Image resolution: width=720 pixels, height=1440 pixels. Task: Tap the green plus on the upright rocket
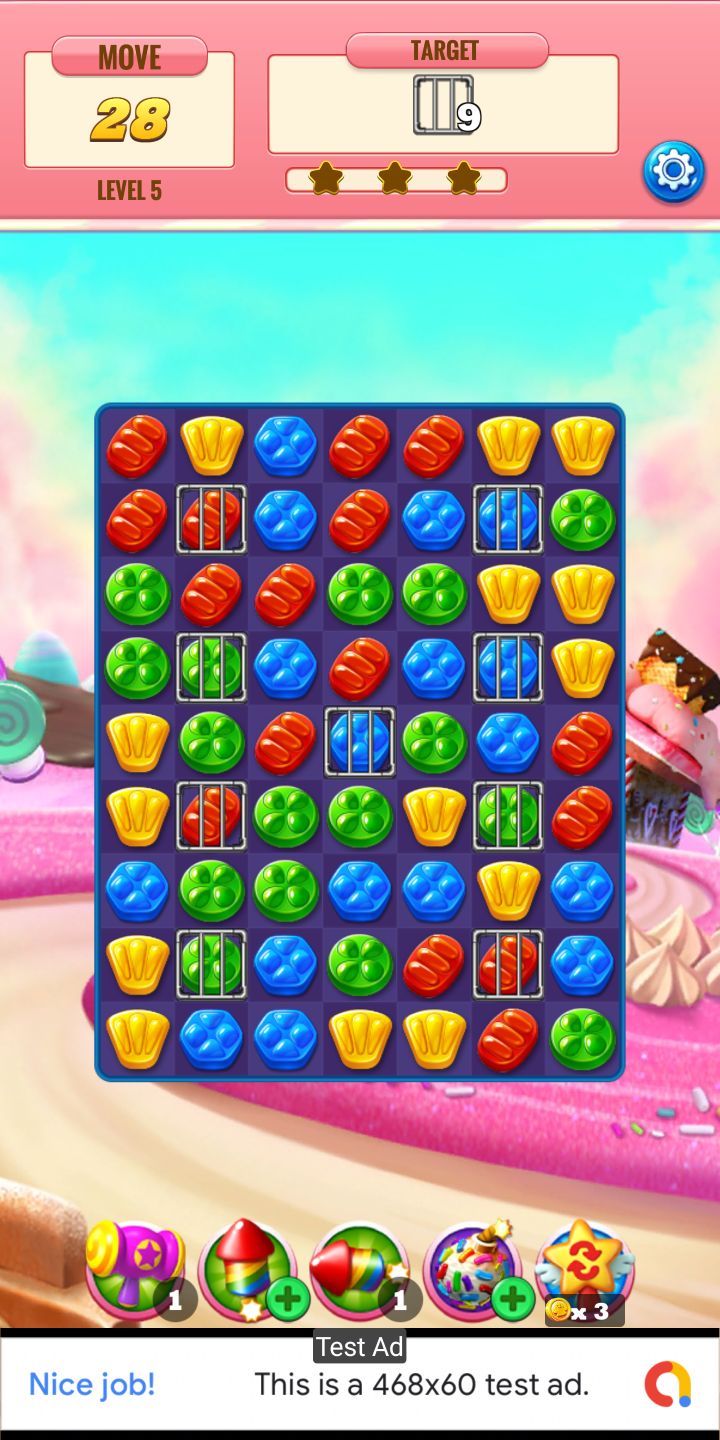pos(288,1300)
